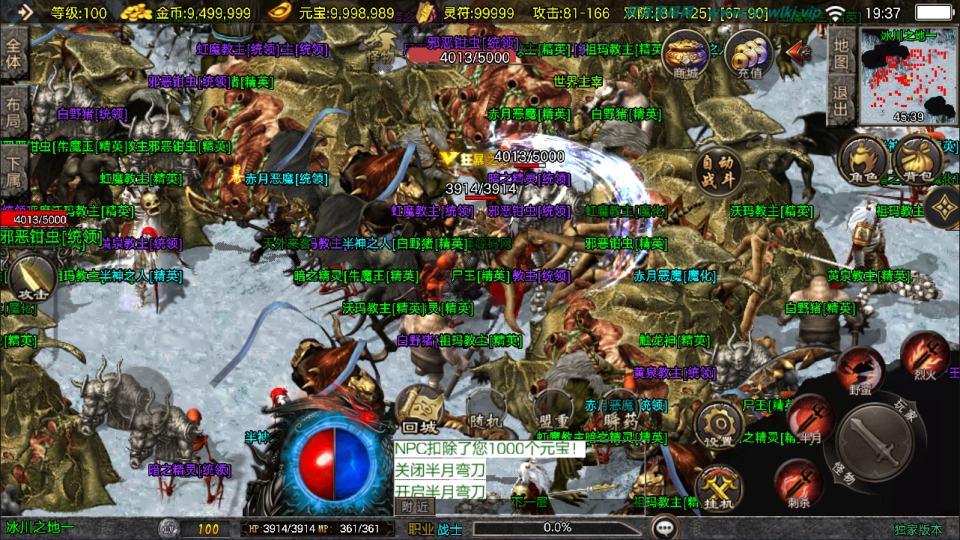Open the 商城 shop treasure pot icon
The width and height of the screenshot is (960, 540).
tap(686, 51)
